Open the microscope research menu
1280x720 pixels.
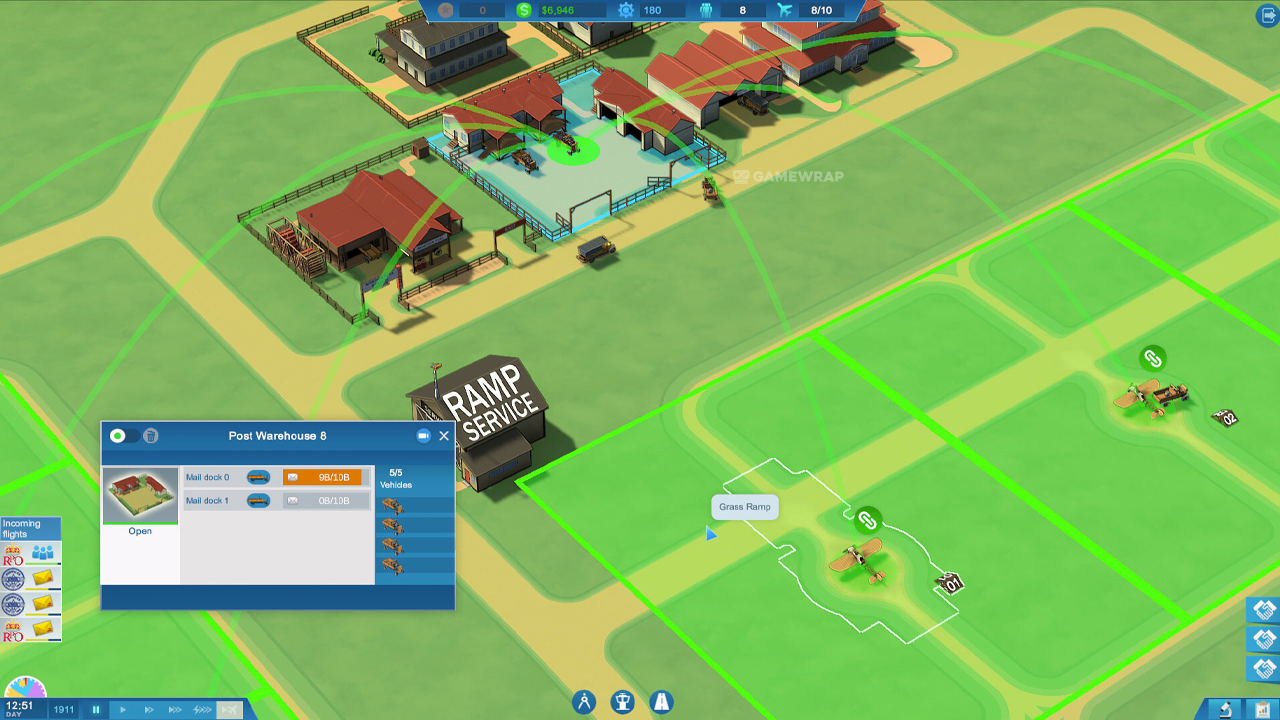(x=1225, y=709)
